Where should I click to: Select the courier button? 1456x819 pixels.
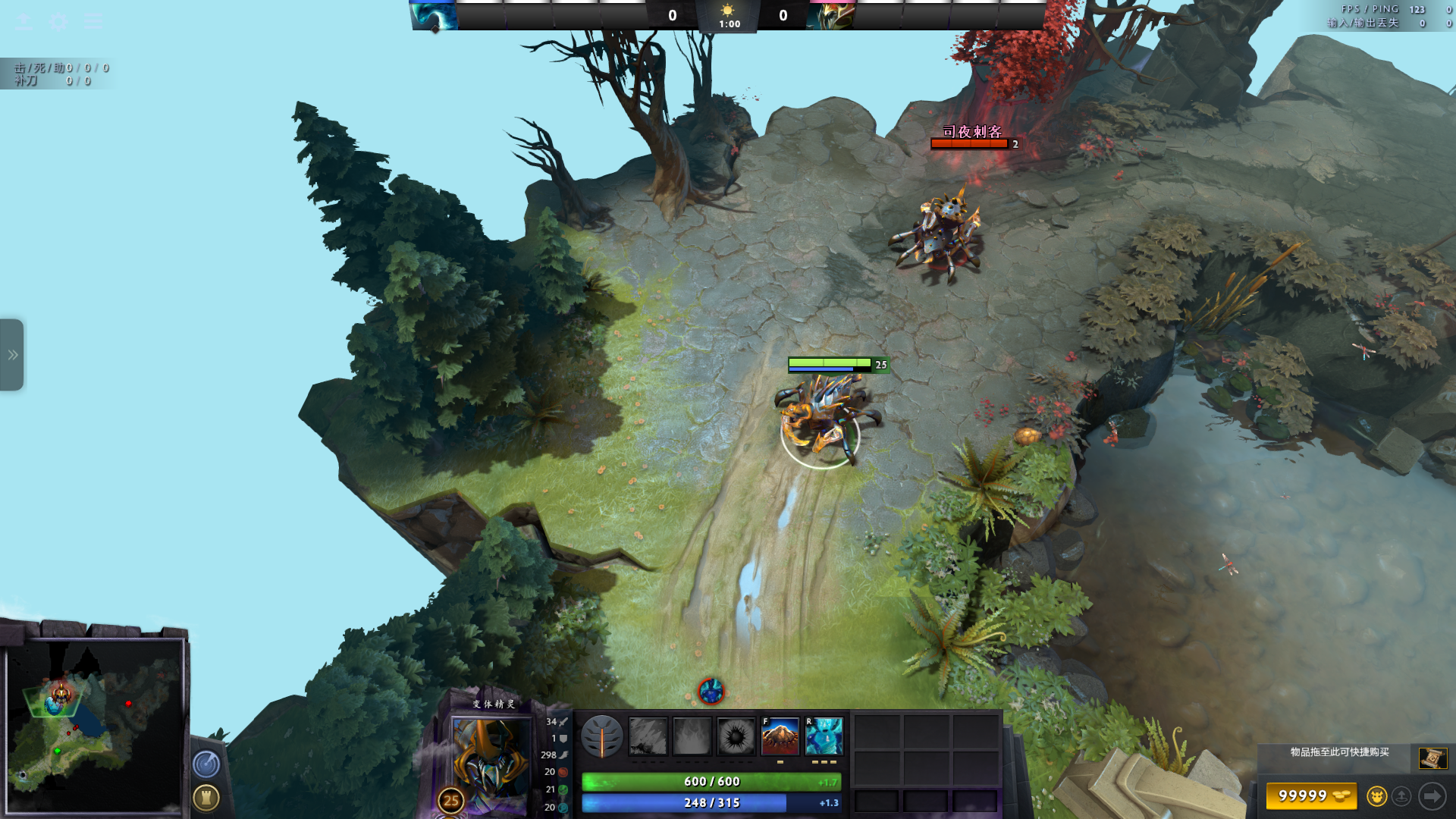[1376, 796]
